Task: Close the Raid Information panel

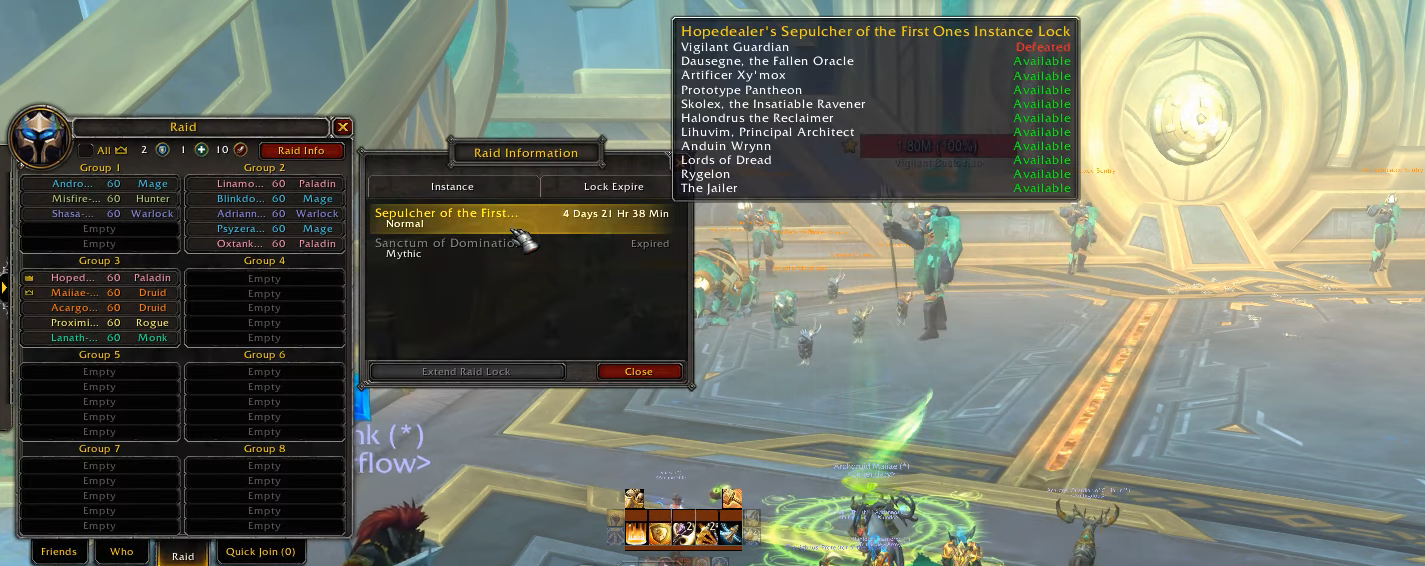Action: click(639, 372)
